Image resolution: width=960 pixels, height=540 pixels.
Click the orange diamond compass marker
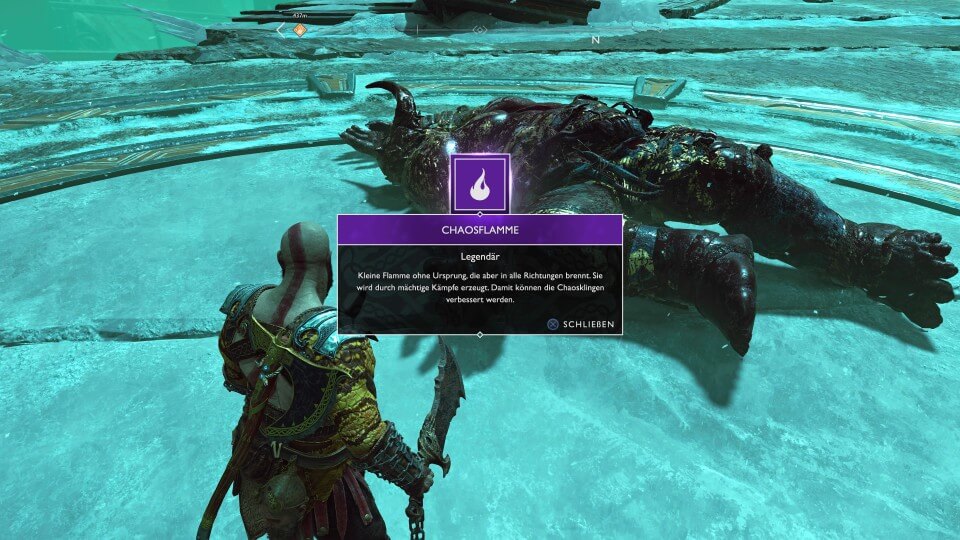coord(299,30)
